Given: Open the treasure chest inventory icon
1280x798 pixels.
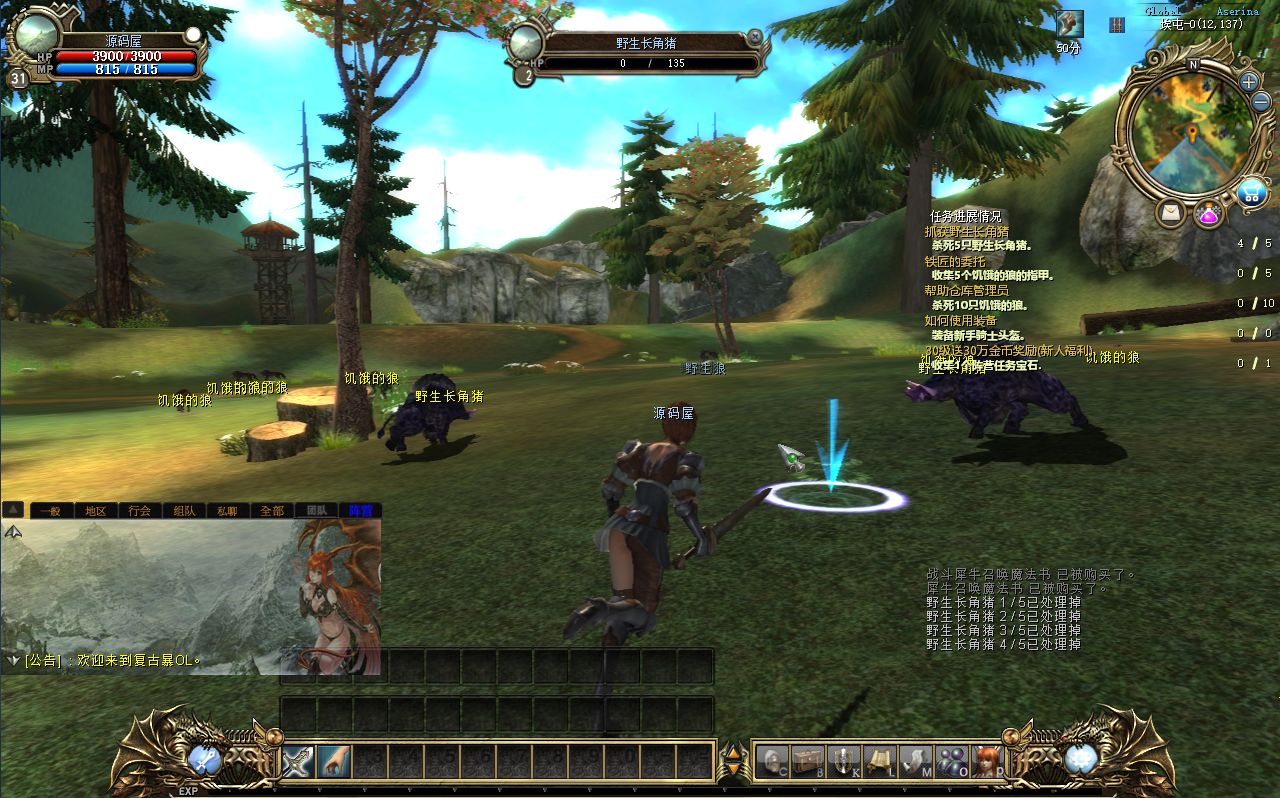Looking at the screenshot, I should coord(808,761).
